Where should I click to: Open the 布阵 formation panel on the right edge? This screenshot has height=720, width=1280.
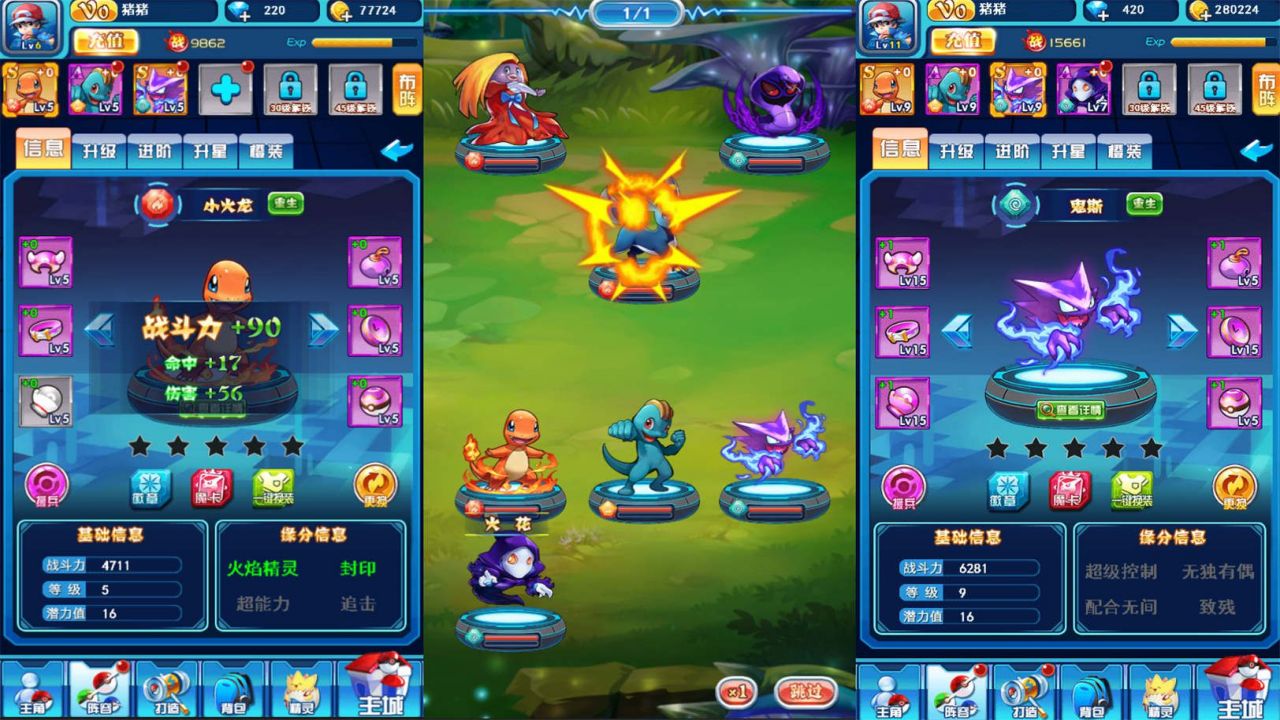point(1264,88)
